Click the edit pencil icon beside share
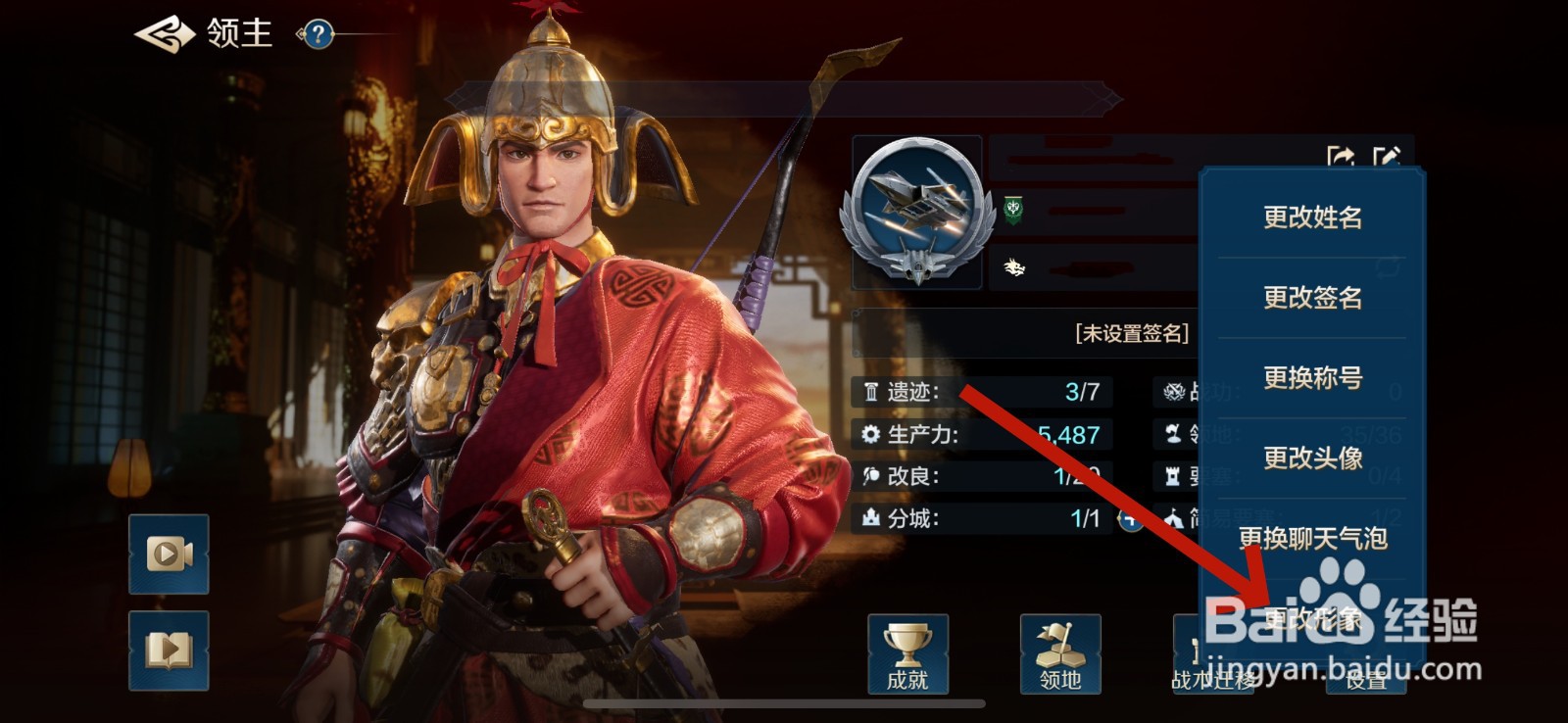 click(1388, 154)
